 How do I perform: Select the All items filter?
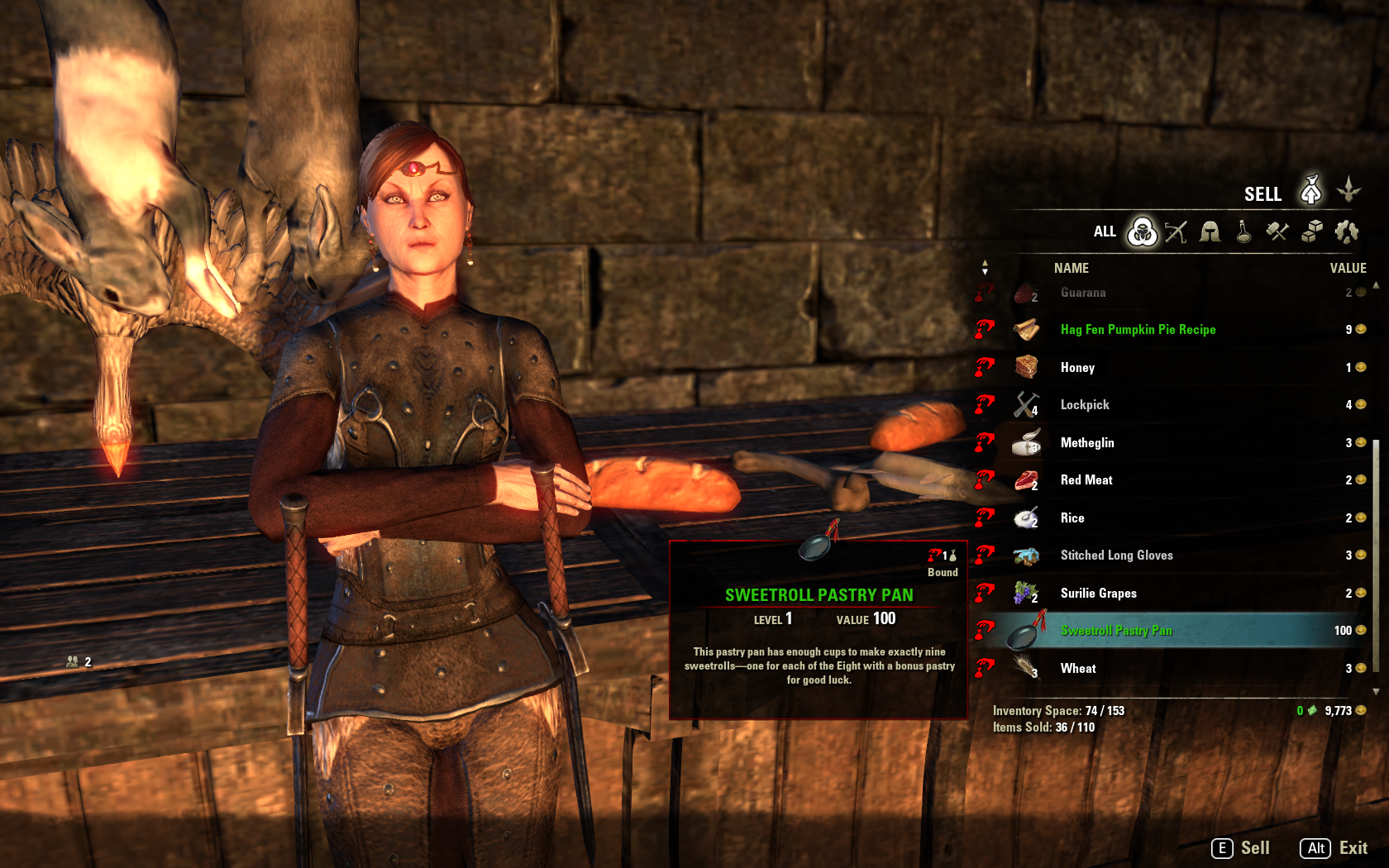[x=1143, y=232]
